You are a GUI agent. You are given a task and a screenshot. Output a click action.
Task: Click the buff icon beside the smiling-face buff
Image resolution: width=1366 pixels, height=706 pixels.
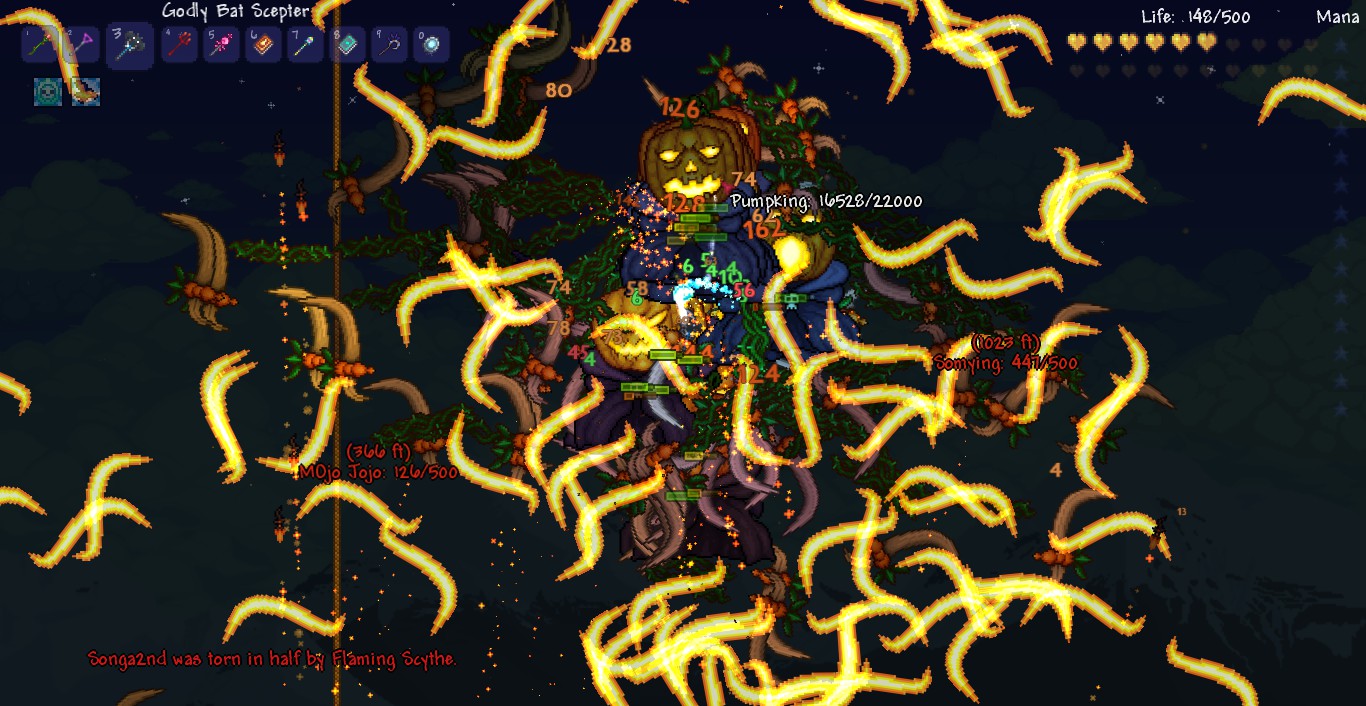(85, 92)
